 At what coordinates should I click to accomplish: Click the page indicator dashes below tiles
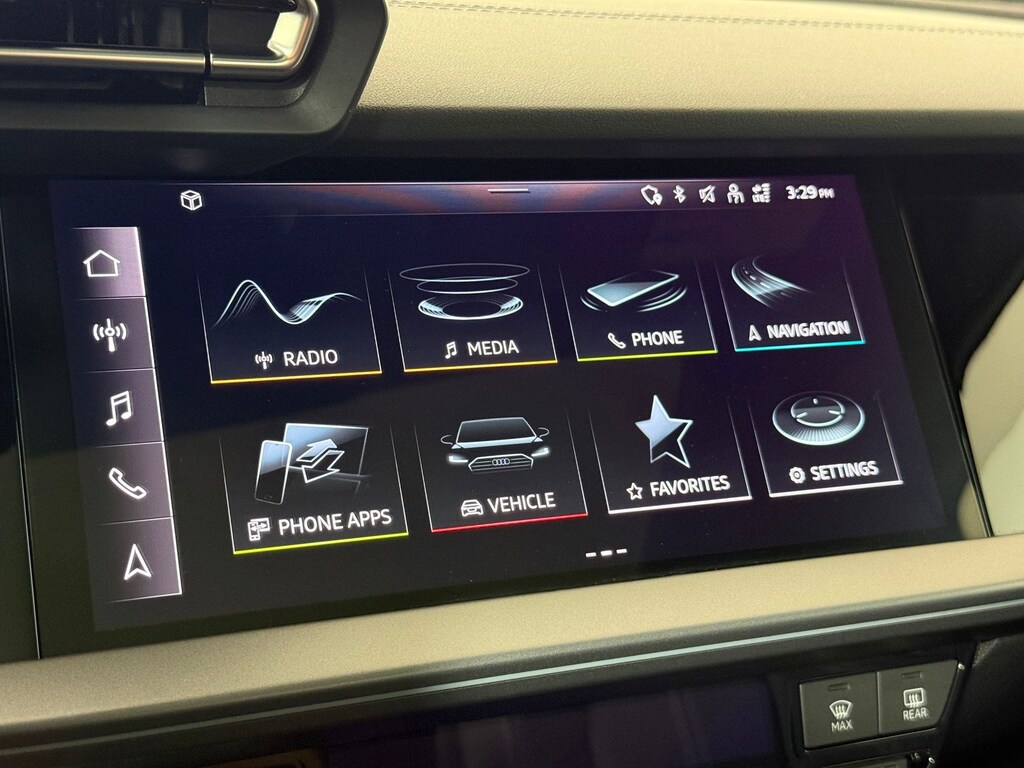coord(606,552)
